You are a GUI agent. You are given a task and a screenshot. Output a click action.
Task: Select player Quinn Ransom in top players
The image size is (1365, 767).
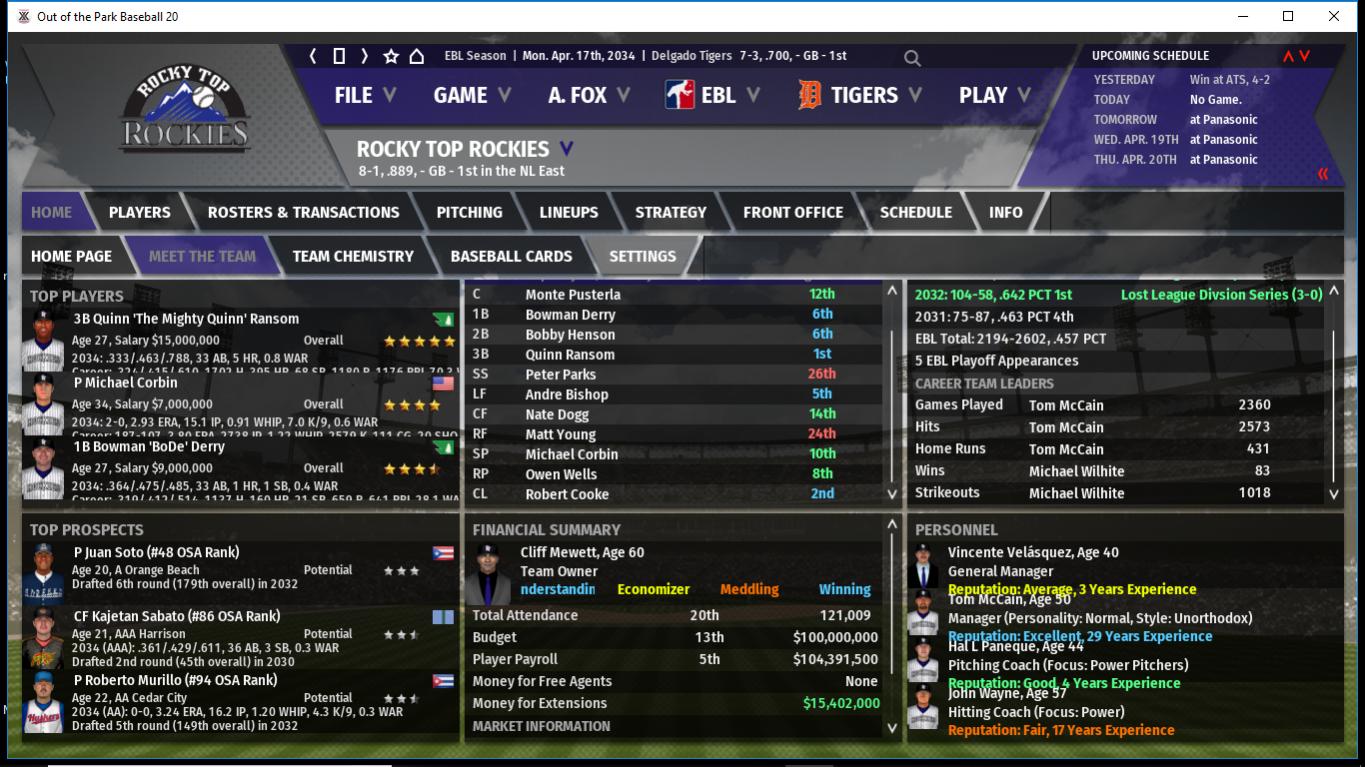point(186,319)
